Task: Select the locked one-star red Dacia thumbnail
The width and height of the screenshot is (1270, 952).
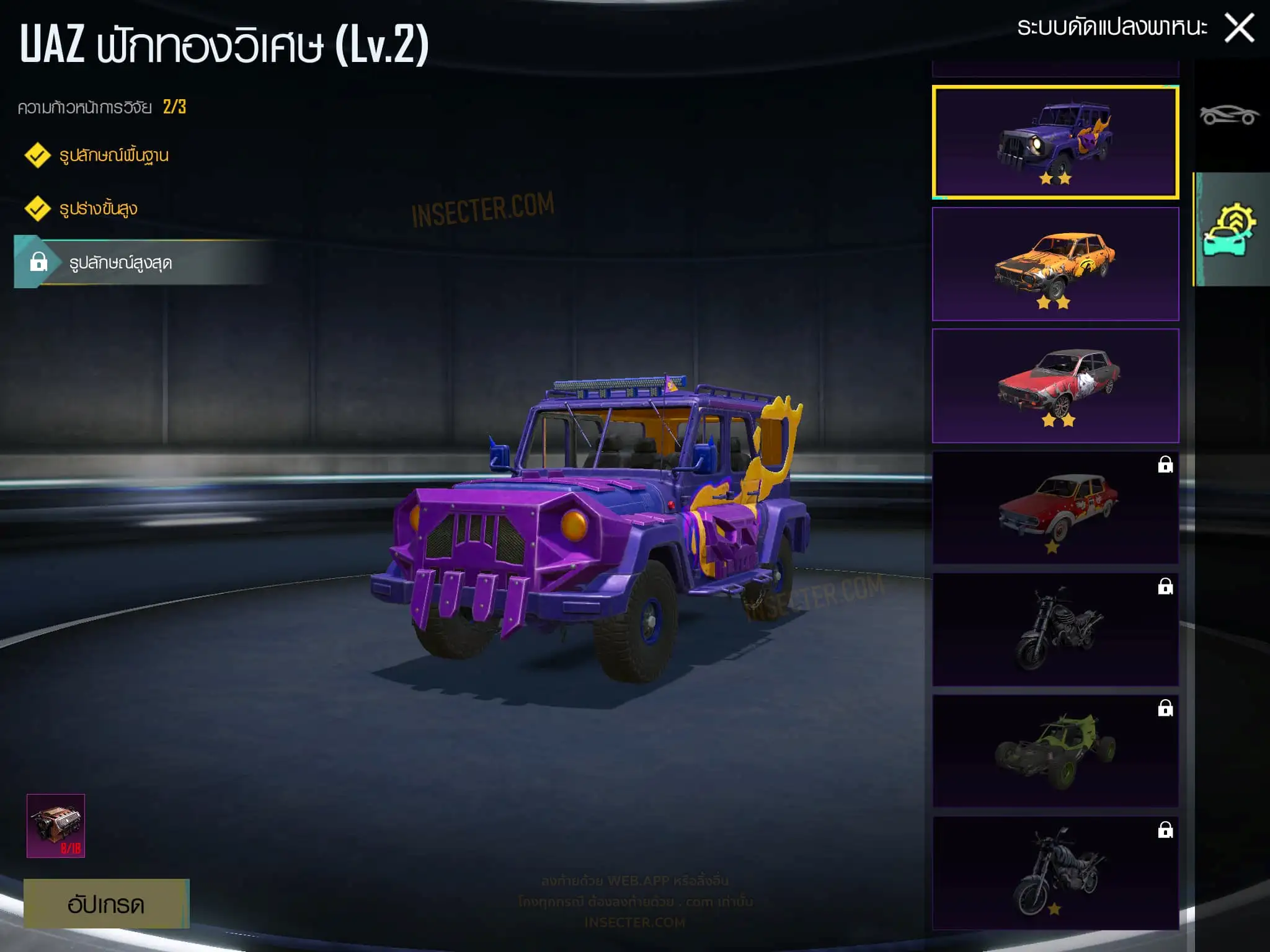Action: coord(1055,508)
